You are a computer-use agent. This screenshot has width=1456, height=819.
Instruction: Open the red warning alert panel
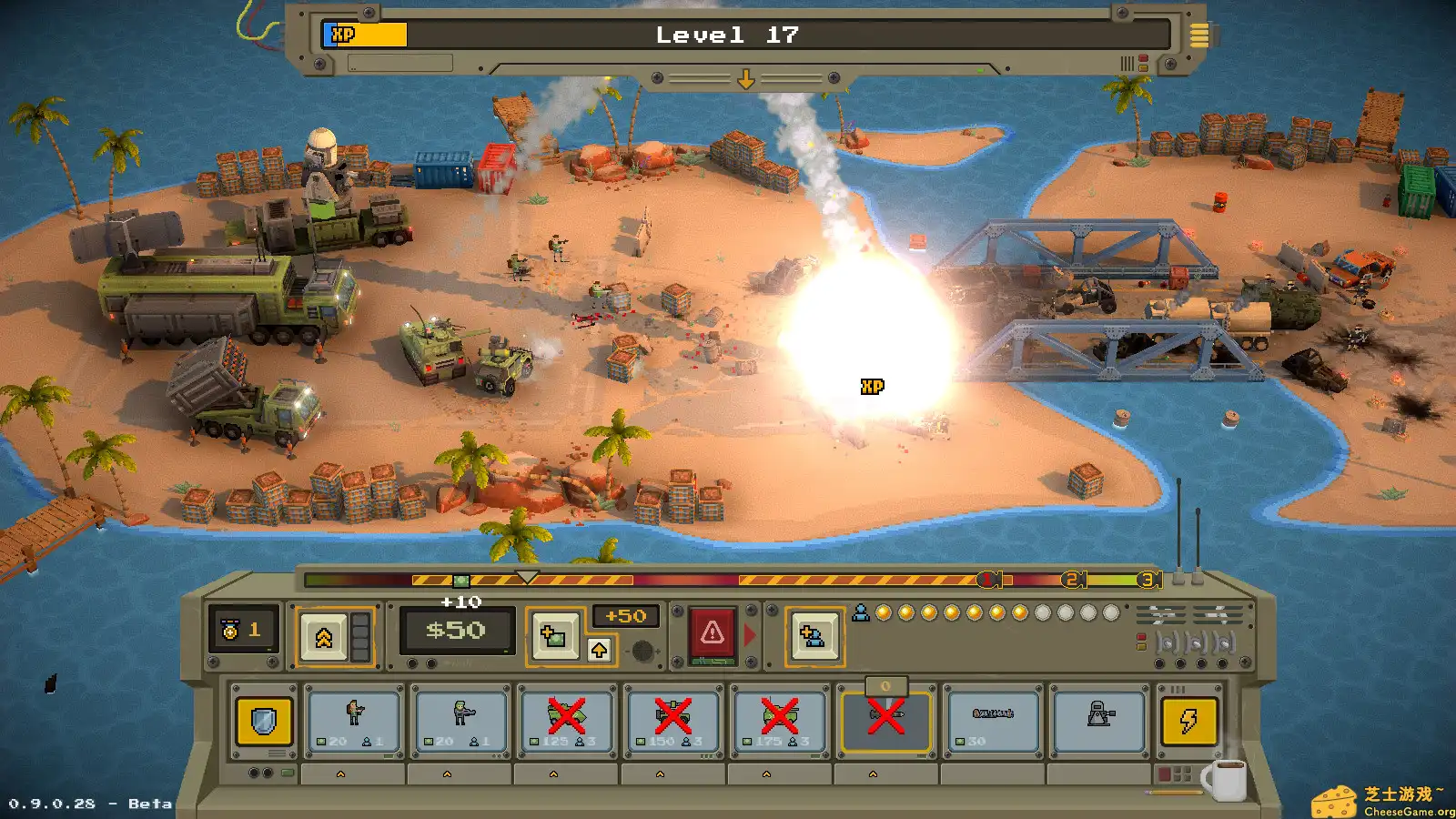tap(713, 631)
